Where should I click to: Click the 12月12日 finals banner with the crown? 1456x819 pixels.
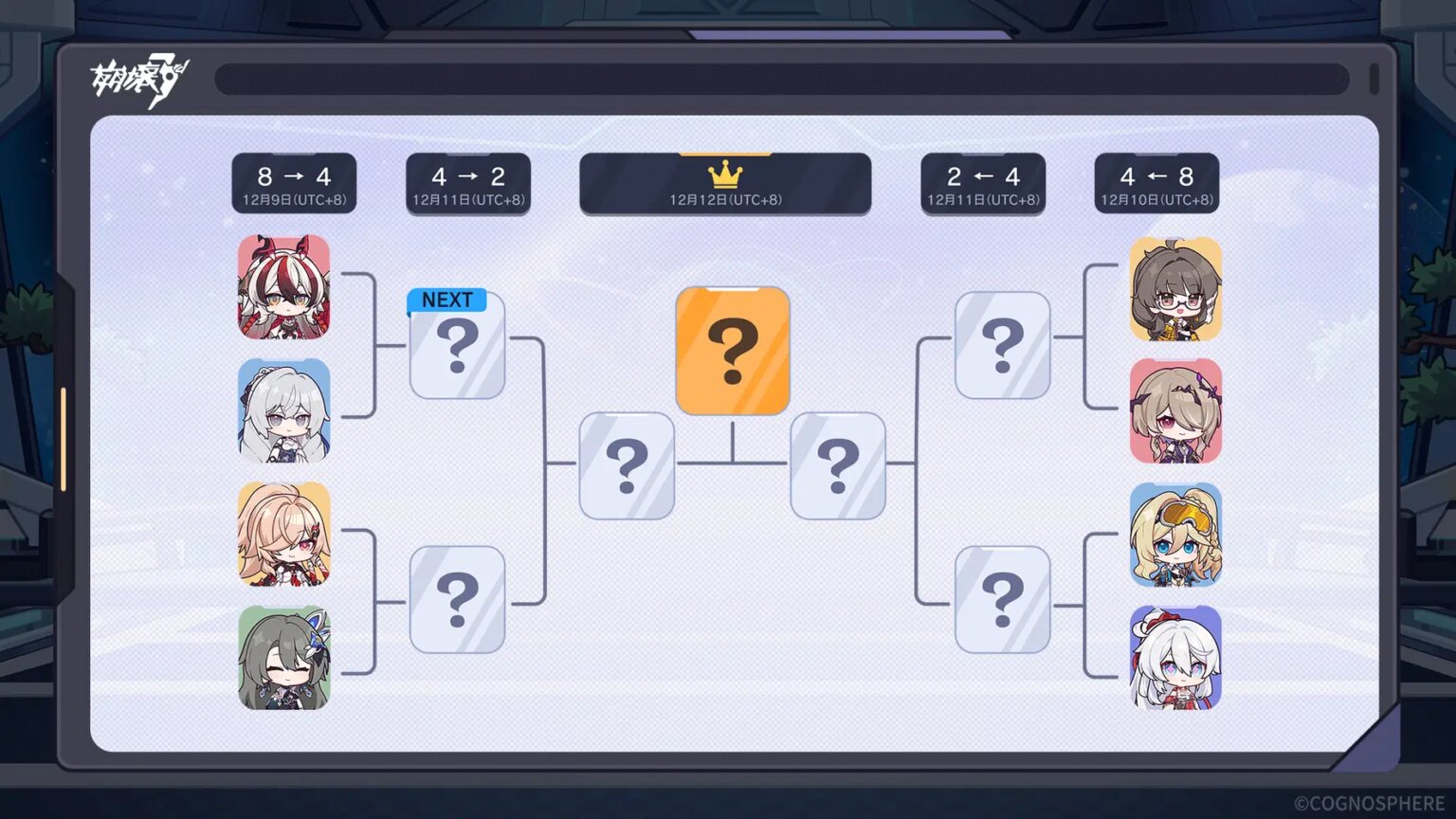(x=726, y=186)
